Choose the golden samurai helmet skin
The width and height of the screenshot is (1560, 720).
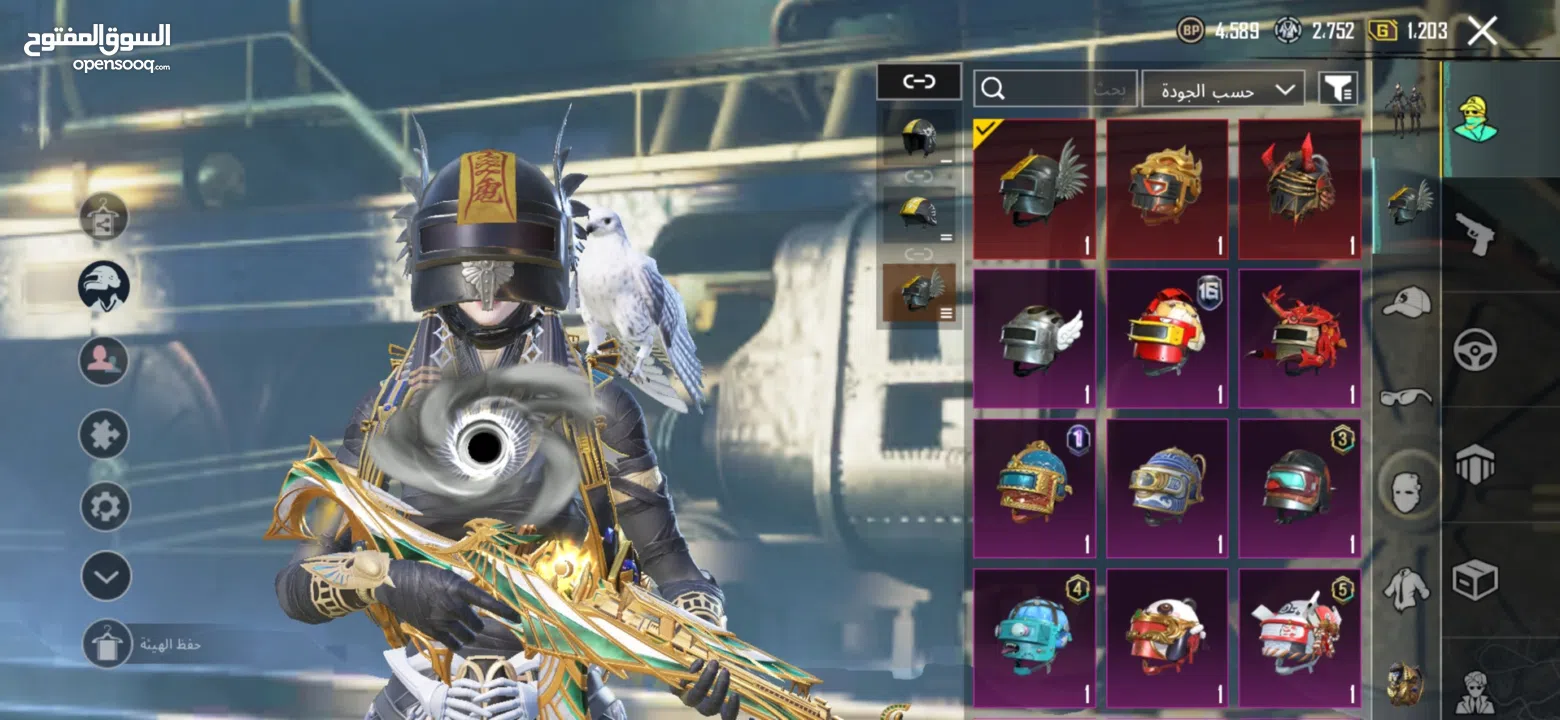pos(1167,190)
